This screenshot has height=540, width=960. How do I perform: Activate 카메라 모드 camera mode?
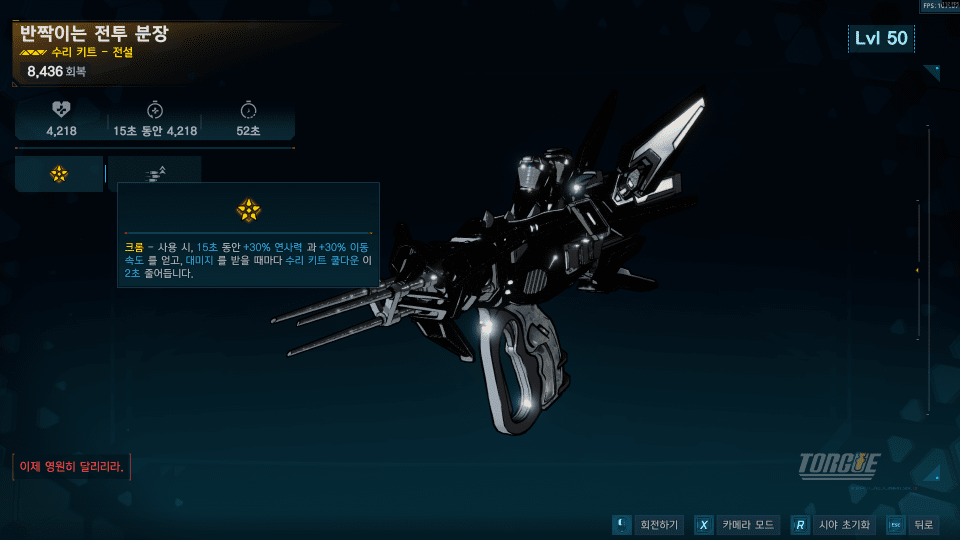736,525
